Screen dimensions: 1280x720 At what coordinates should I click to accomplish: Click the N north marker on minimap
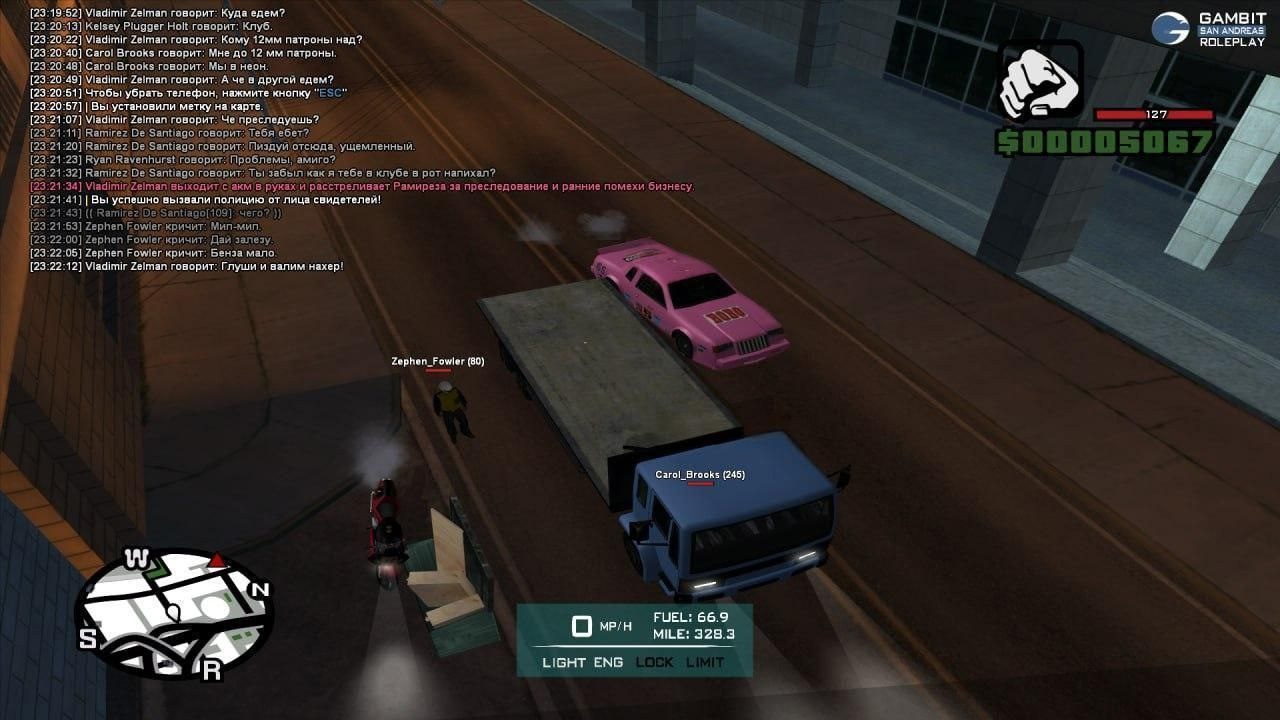click(x=259, y=590)
